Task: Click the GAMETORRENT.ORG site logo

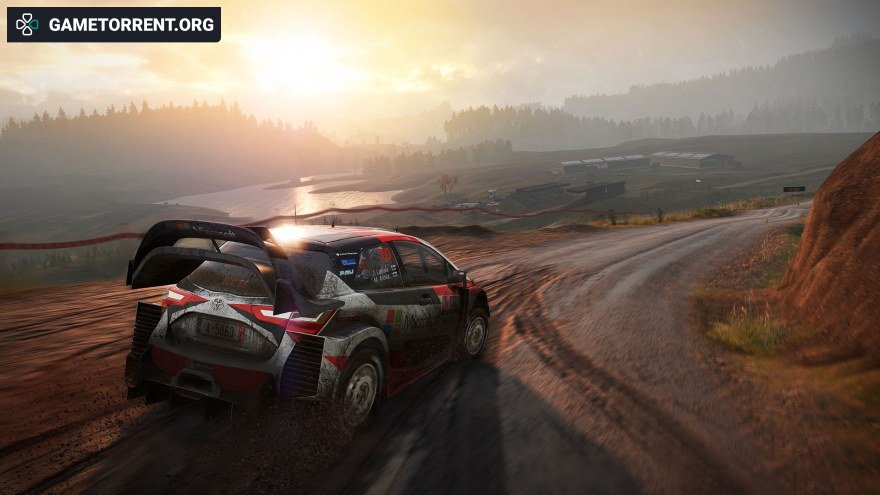Action: coord(114,25)
